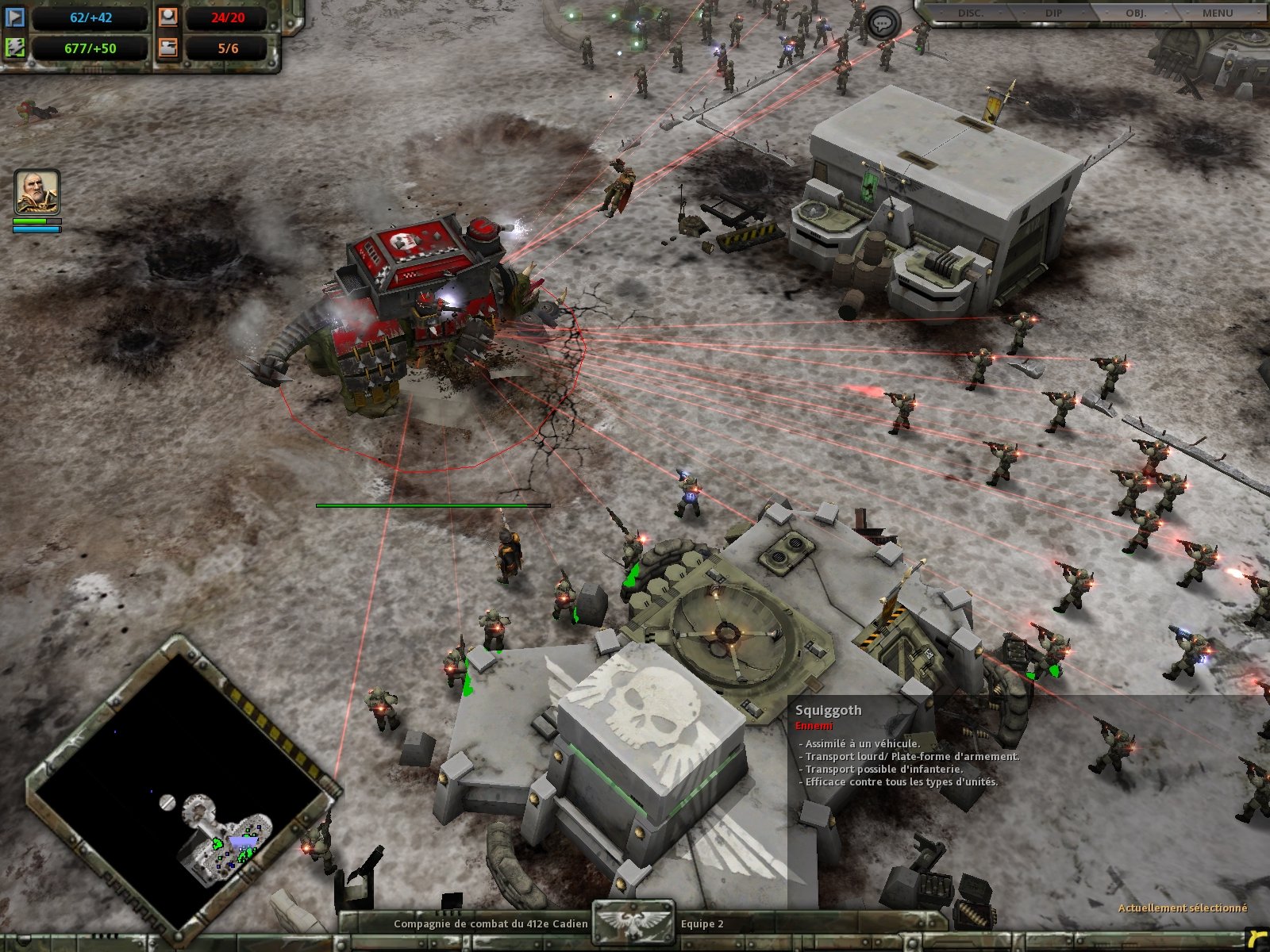Click the 677/+50 power counter

(x=90, y=48)
